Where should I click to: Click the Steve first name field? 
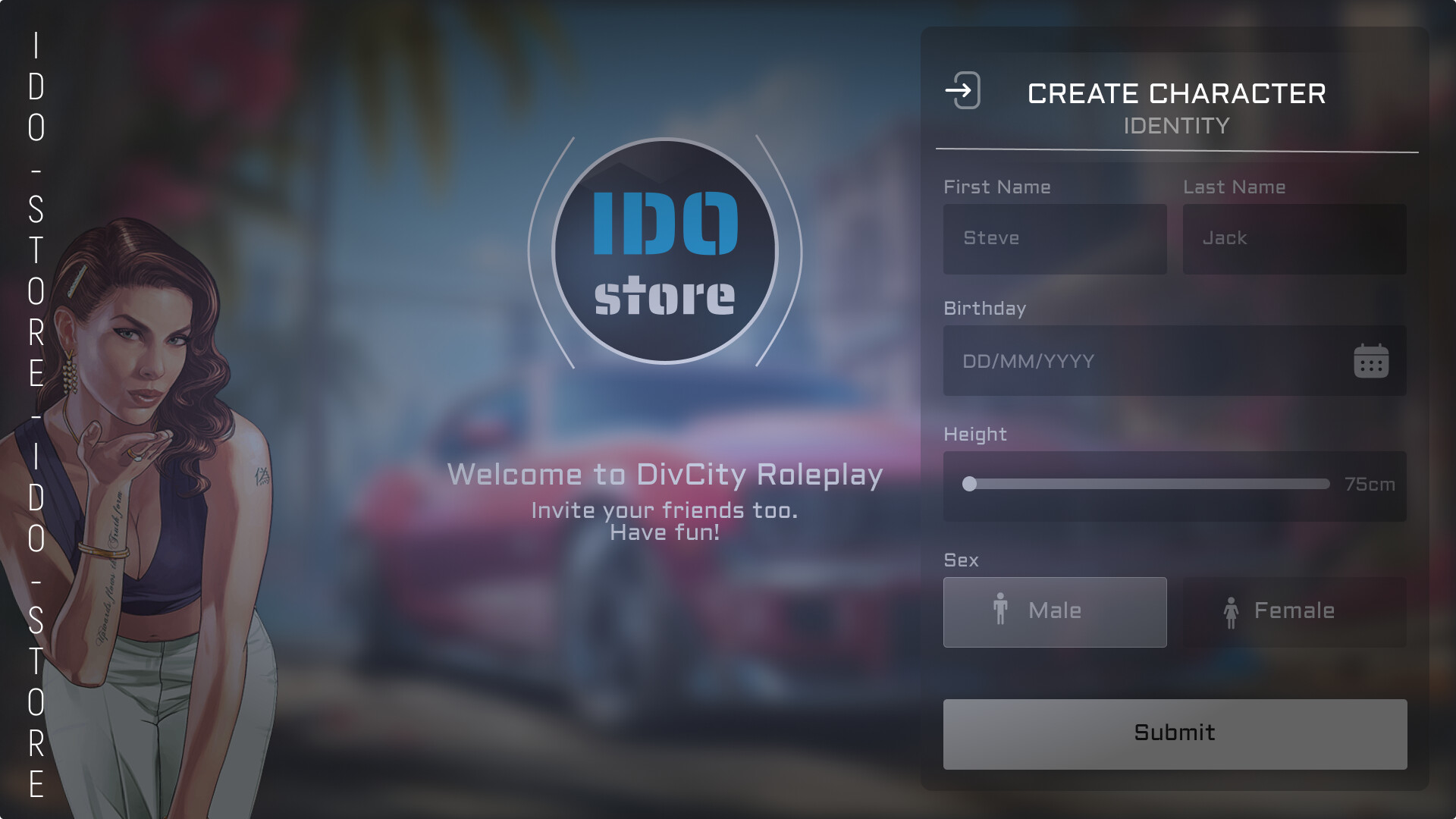click(x=1054, y=239)
